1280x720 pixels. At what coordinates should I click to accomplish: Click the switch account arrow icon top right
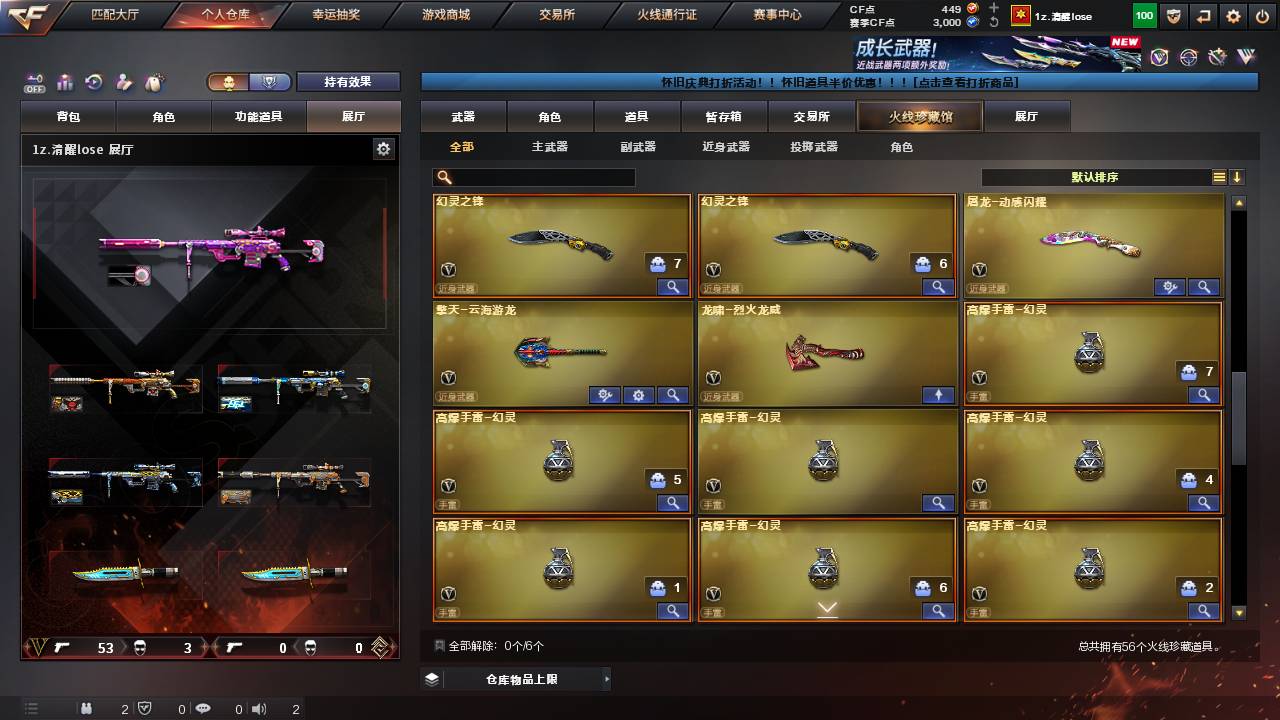point(1203,16)
